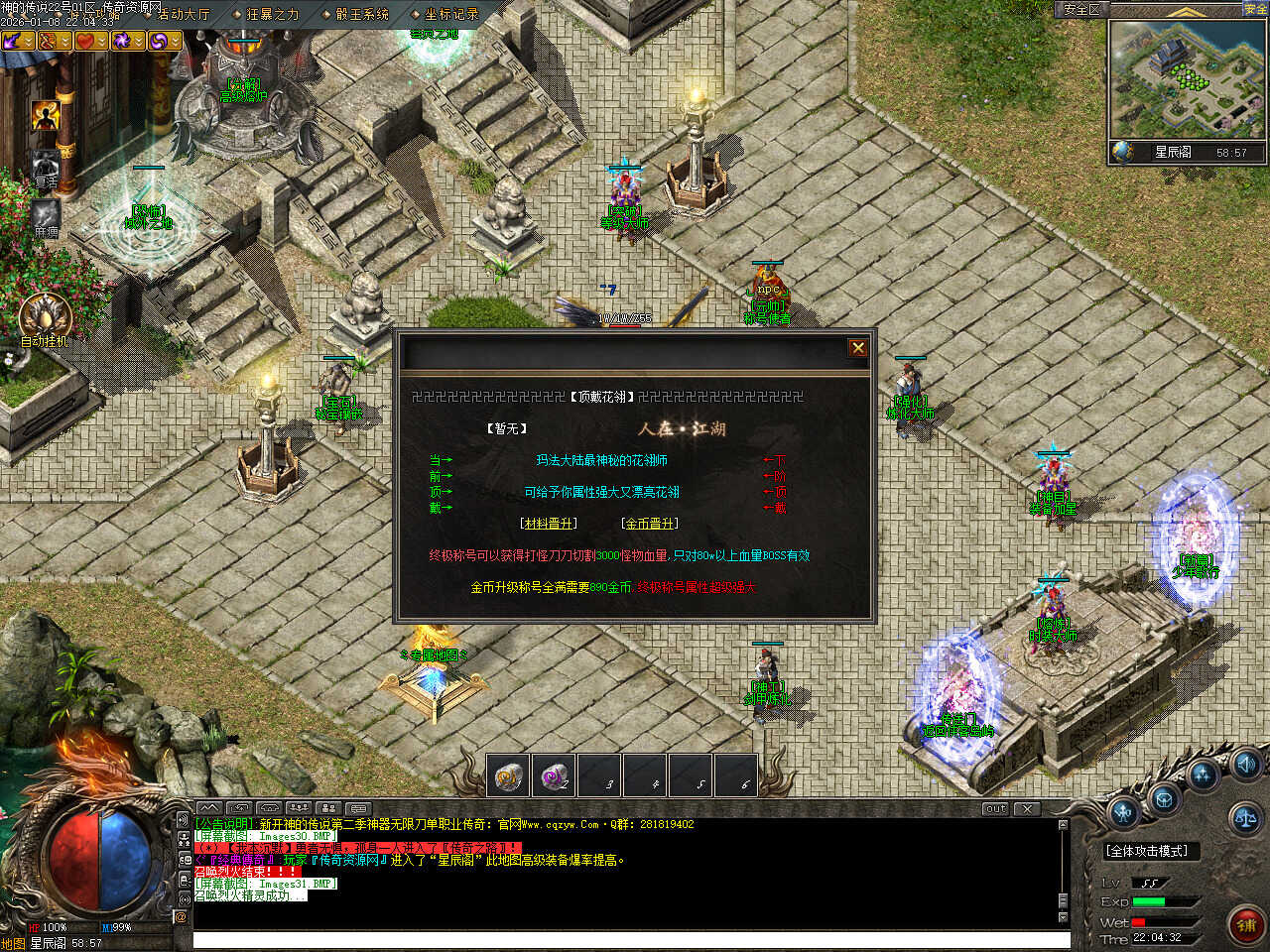The image size is (1270, 952).
Task: Close the 顶戴花翎 dialog window
Action: [858, 348]
